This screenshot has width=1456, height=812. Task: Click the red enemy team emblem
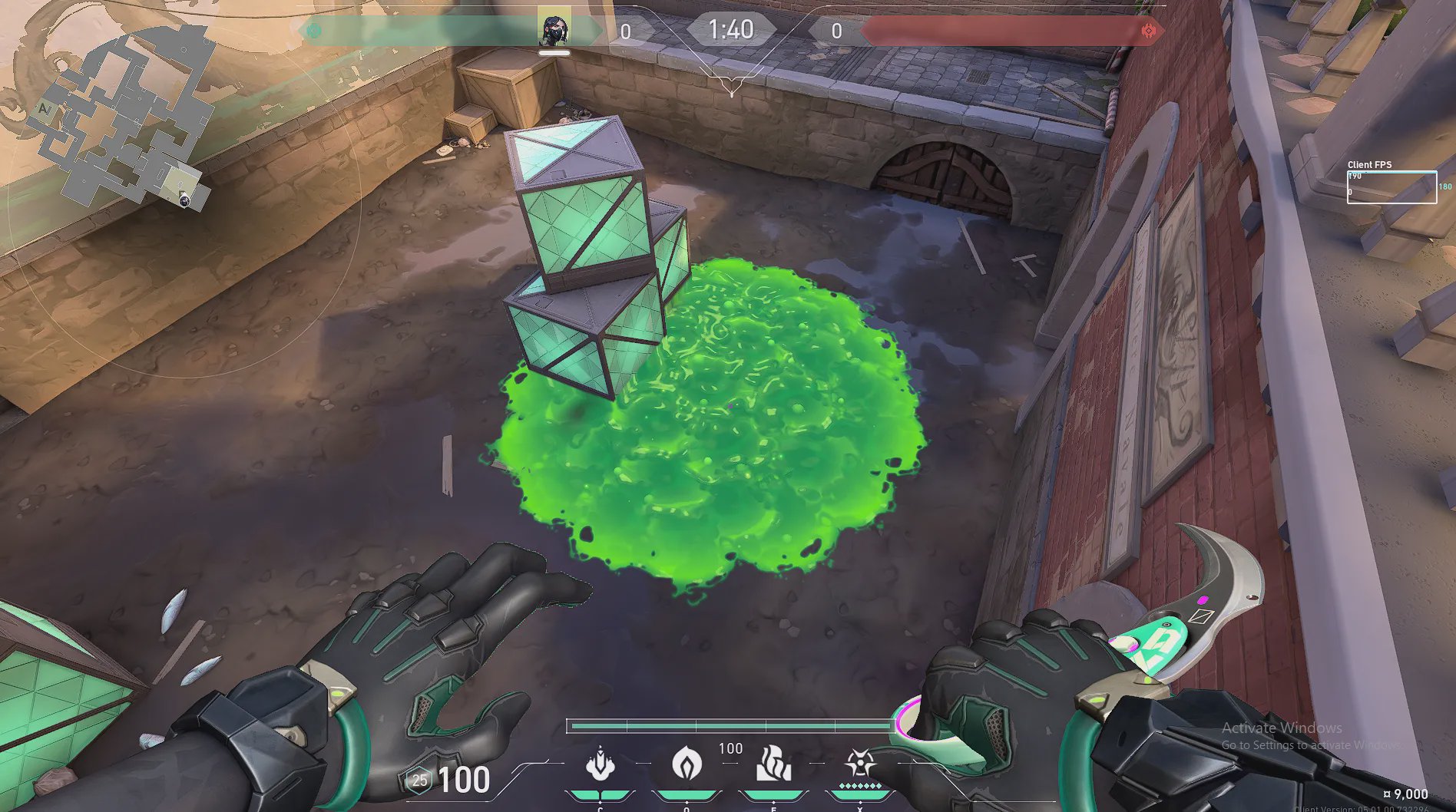tap(1149, 31)
